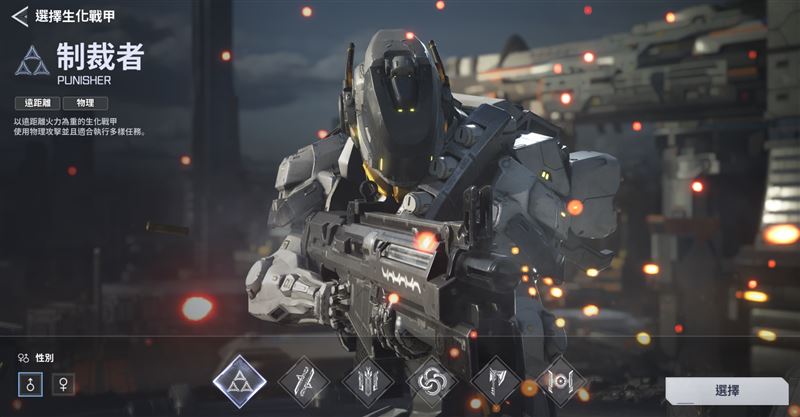Select the axe class icon

pos(496,382)
